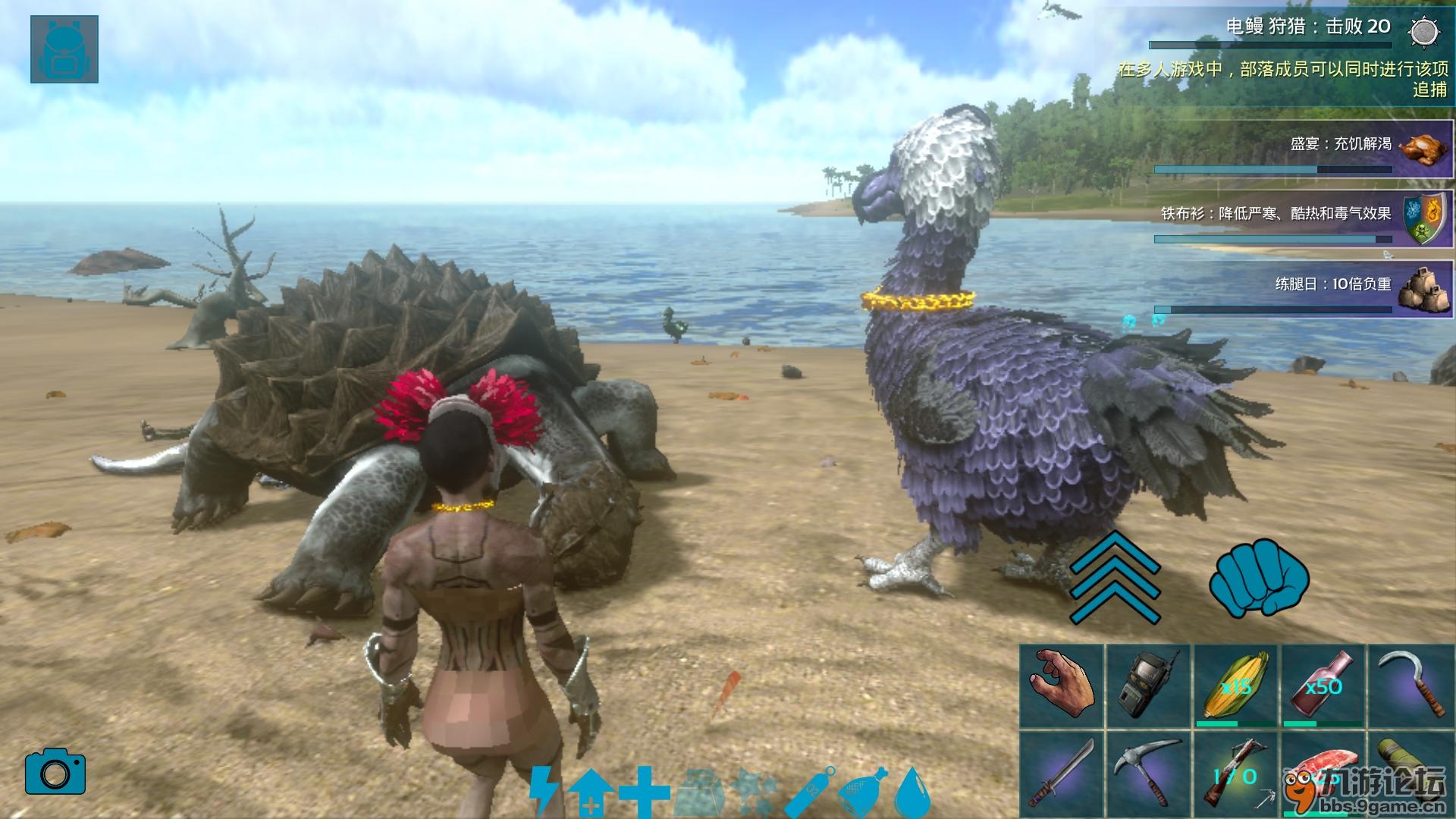Viewport: 1456px width, 819px height.
Task: Tap the camera screenshot button
Action: coord(55,772)
